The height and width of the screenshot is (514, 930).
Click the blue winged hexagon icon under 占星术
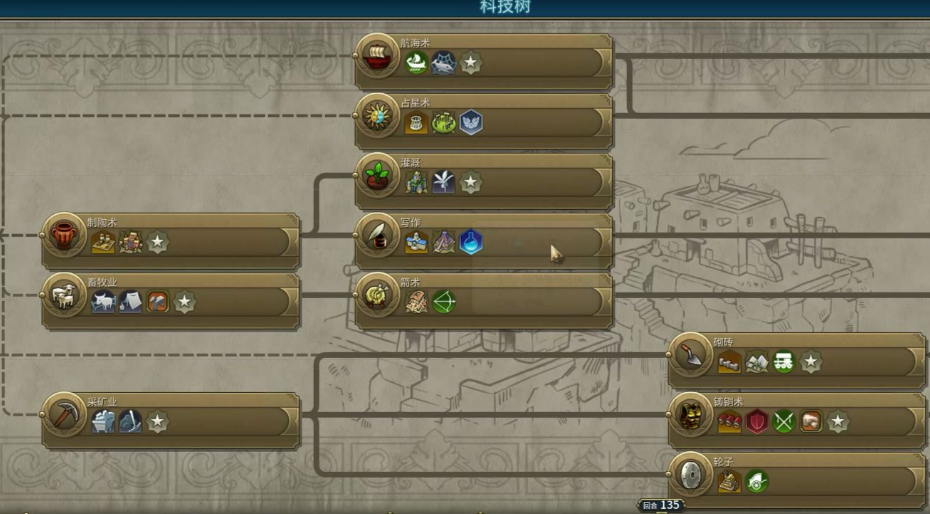[471, 122]
